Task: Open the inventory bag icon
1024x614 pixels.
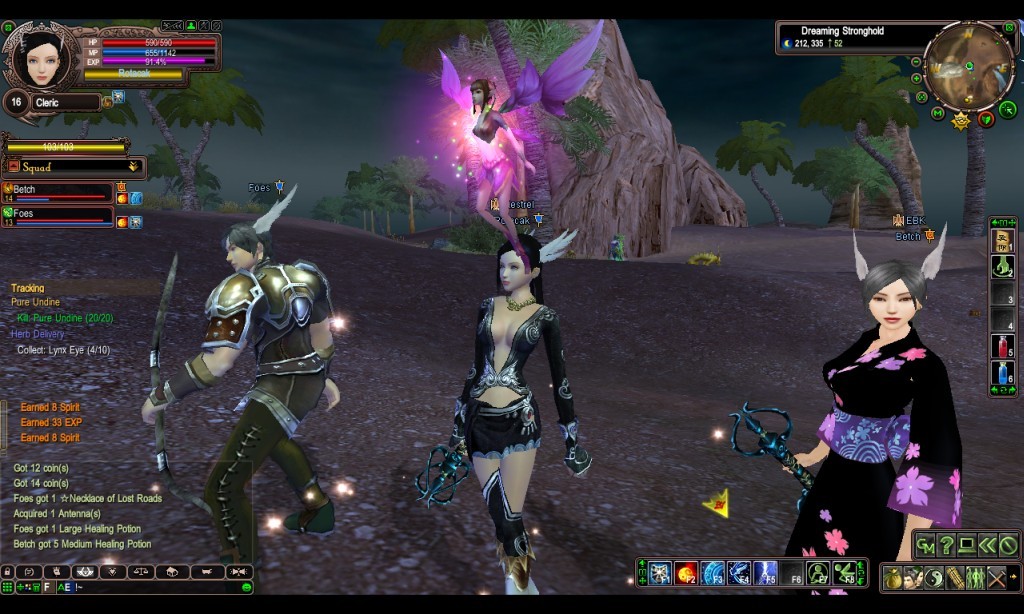Action: tap(893, 577)
